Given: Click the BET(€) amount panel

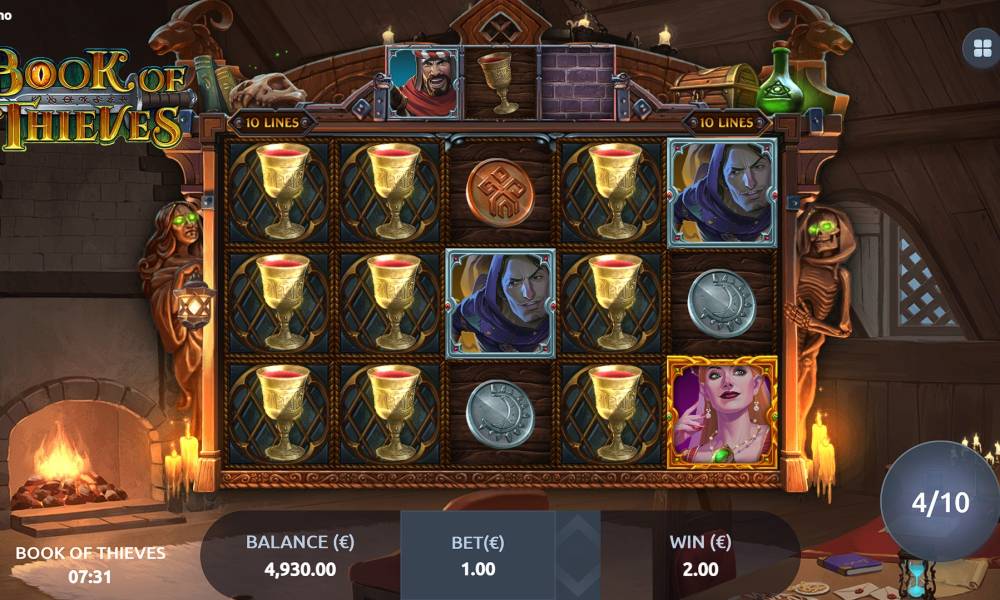Looking at the screenshot, I should (478, 555).
